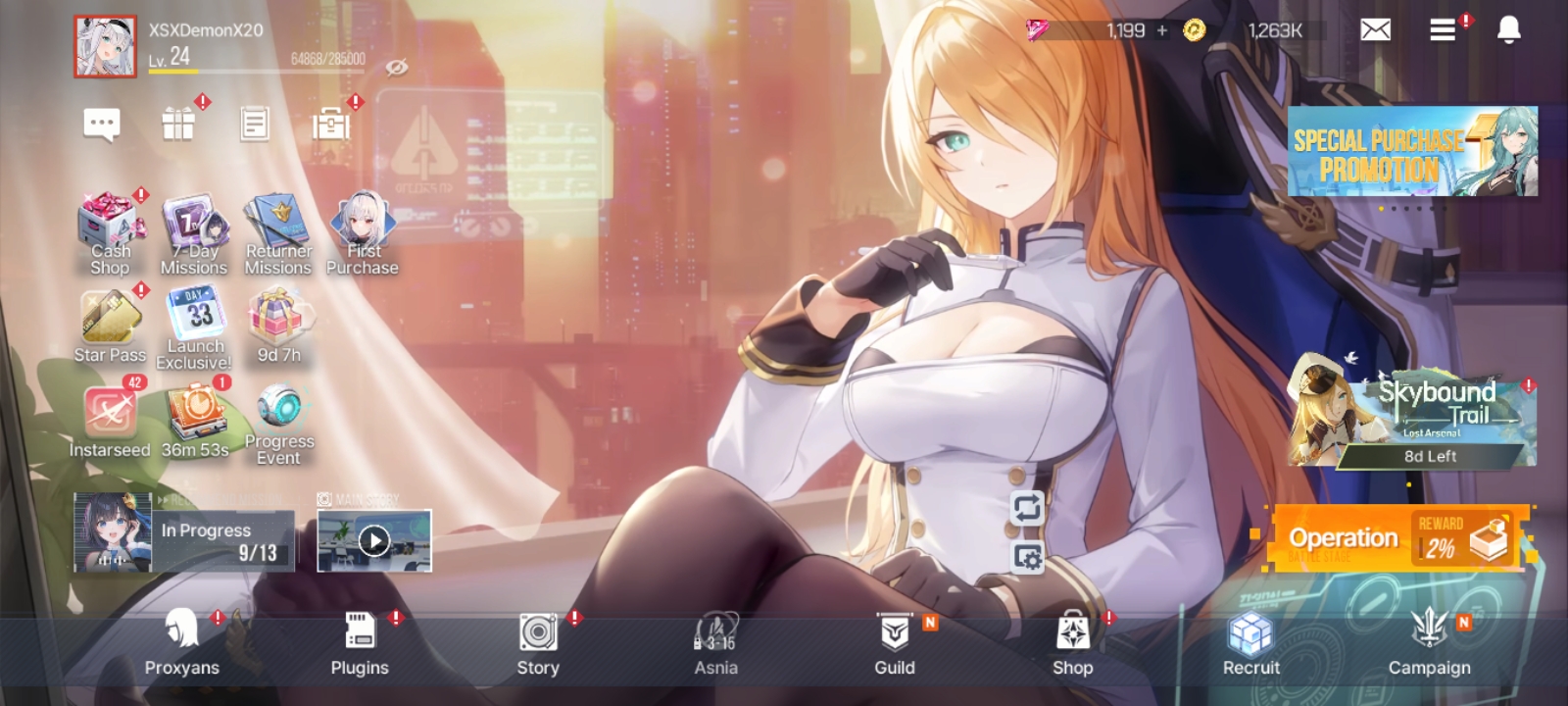Viewport: 1568px width, 706px height.
Task: Add more gems with the plus button
Action: 1162,30
